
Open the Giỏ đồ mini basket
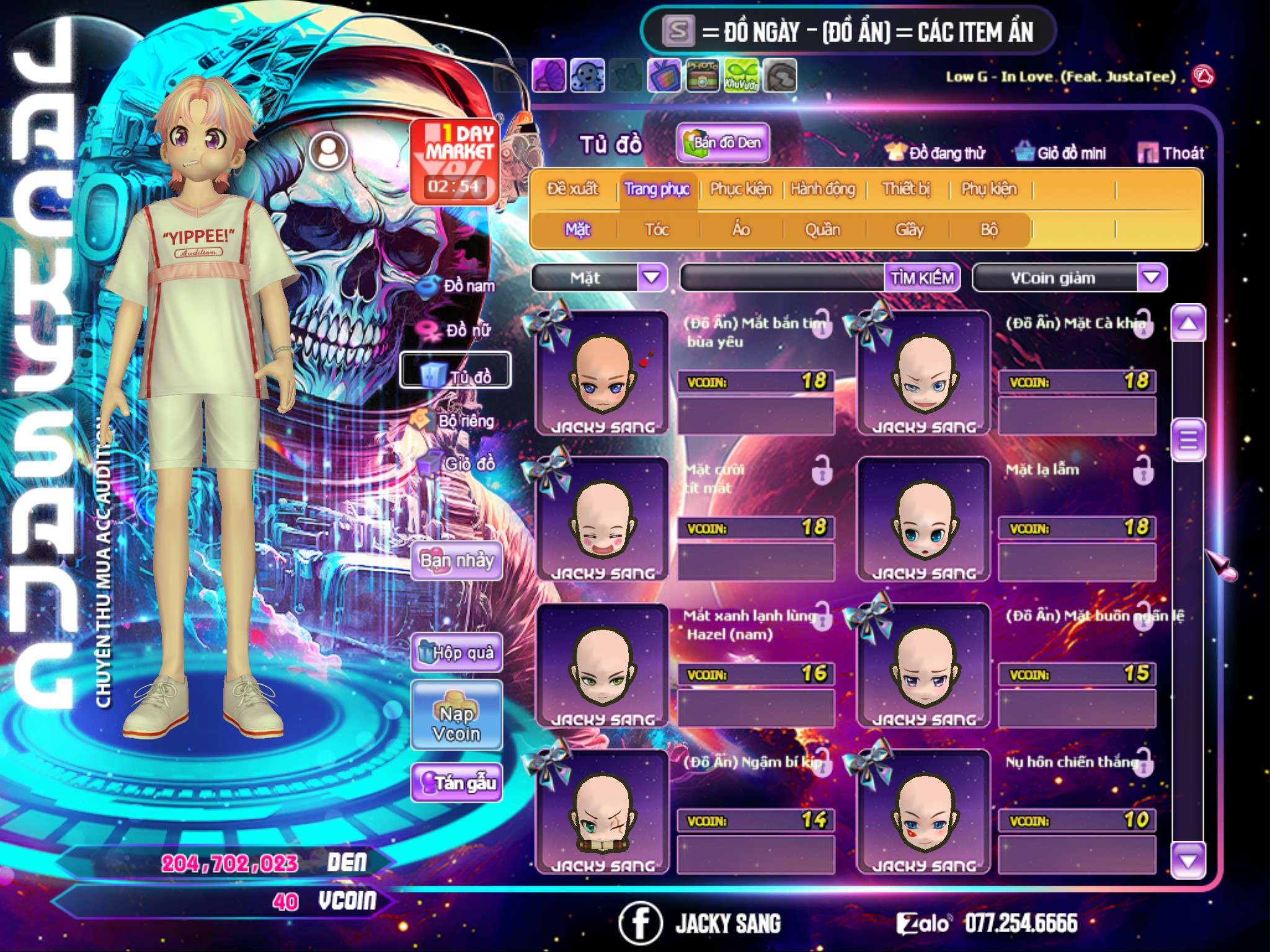[x=1061, y=153]
